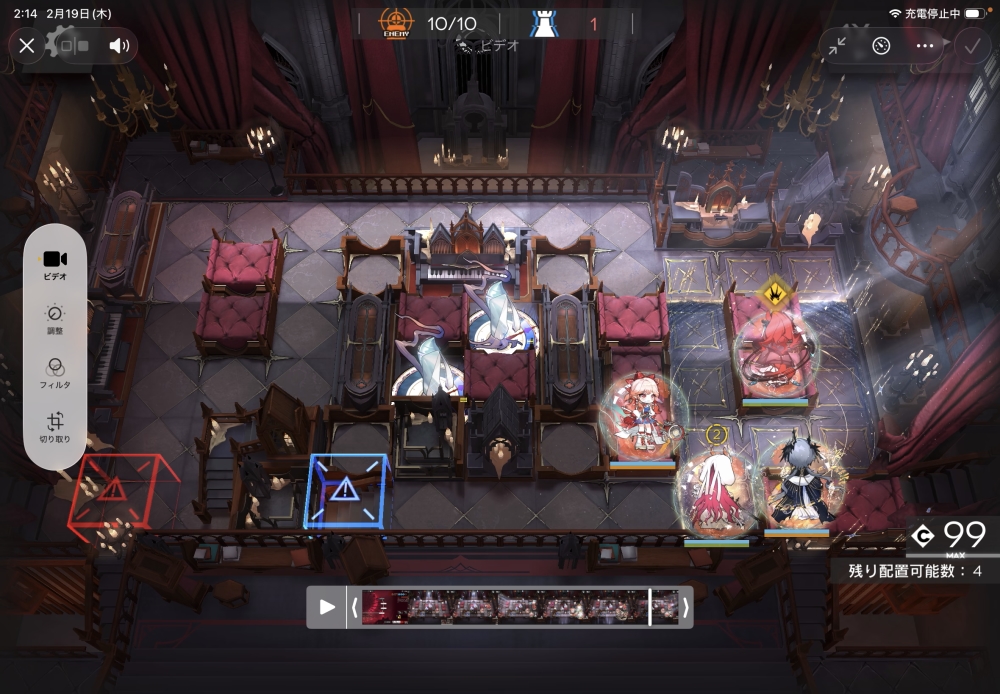Close the video editor with the X
Viewport: 1000px width, 694px height.
click(27, 45)
